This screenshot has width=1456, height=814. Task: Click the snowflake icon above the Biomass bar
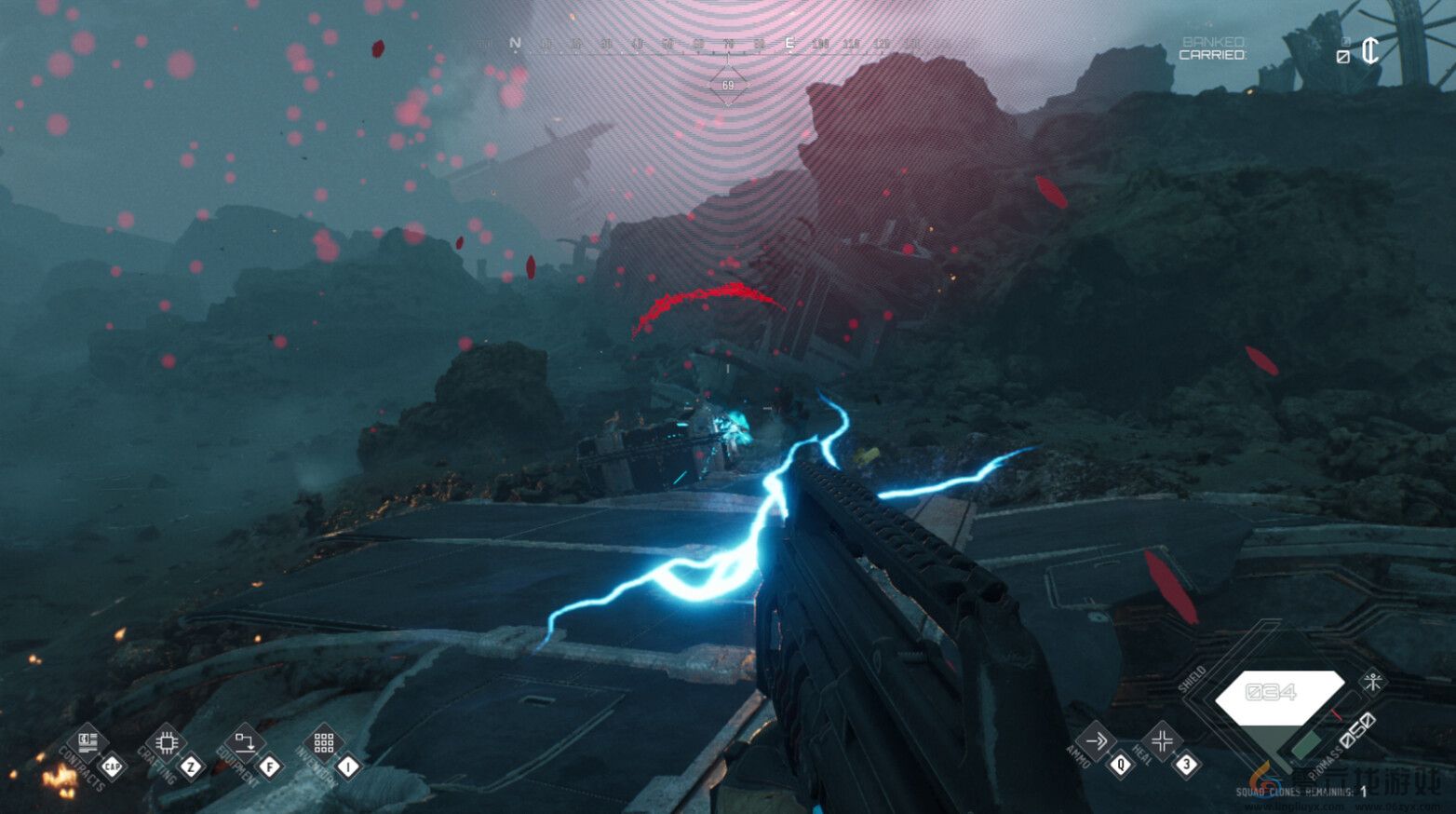coord(1373,681)
